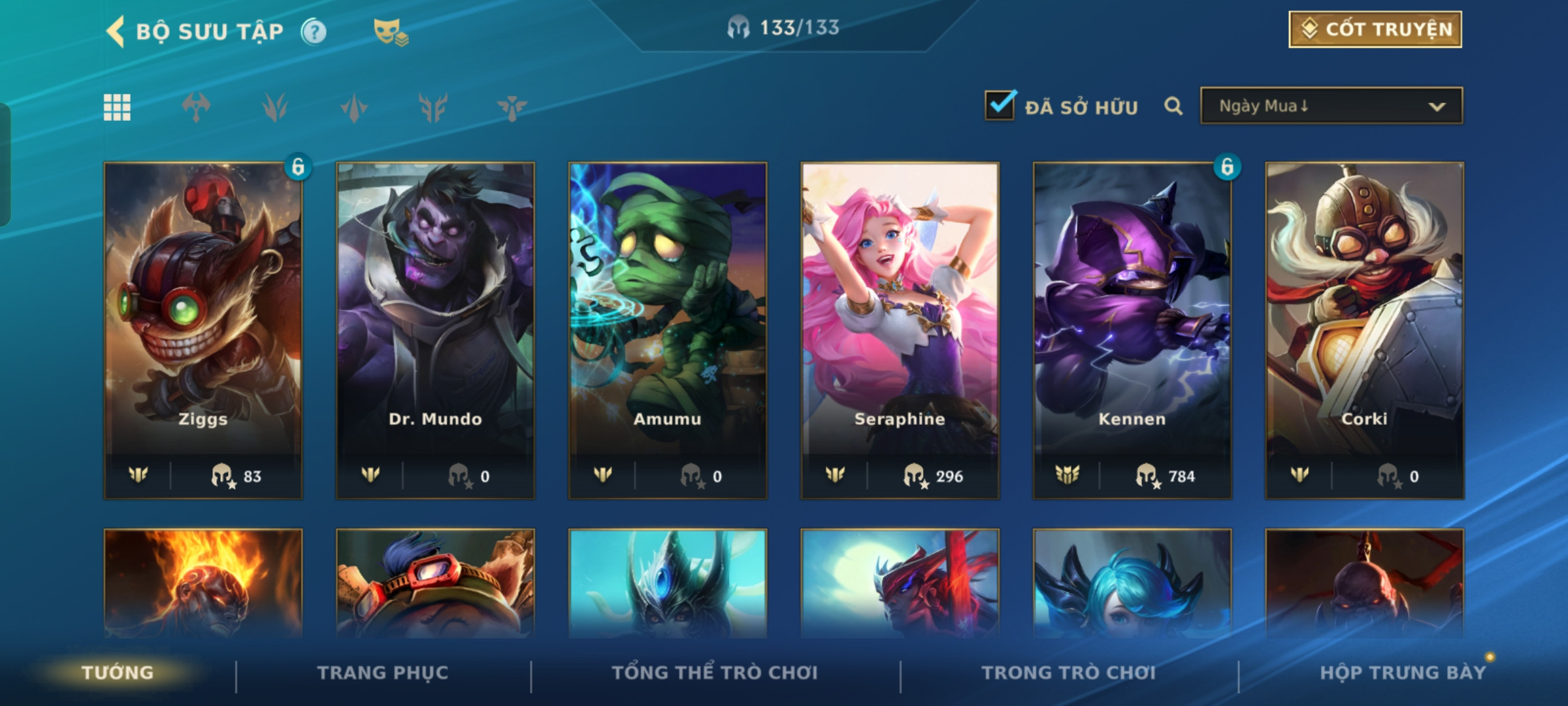Open the question mark help icon

pos(314,31)
